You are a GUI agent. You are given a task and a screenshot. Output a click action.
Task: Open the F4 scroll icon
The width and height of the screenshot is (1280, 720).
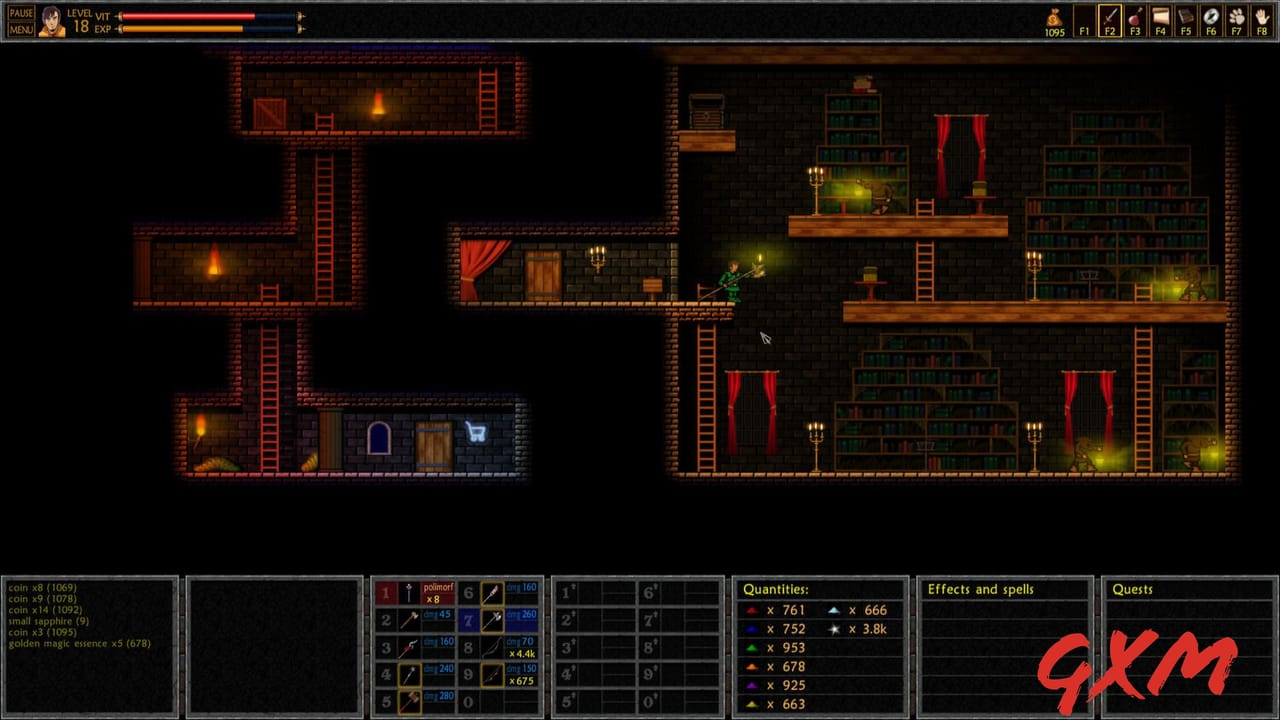tap(1160, 19)
